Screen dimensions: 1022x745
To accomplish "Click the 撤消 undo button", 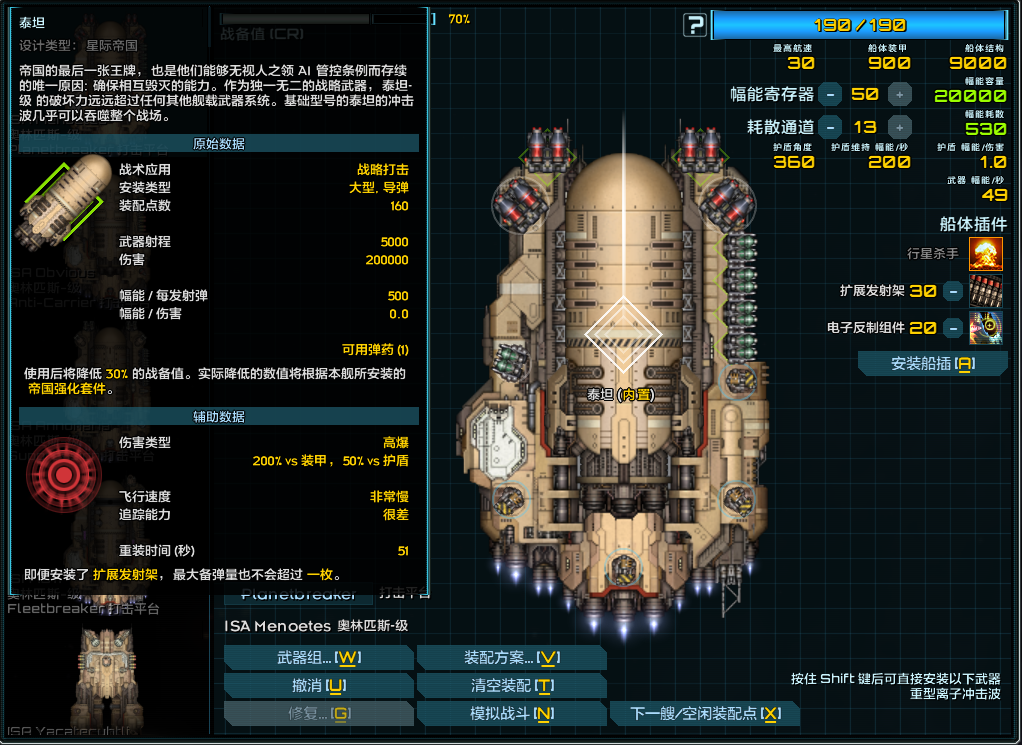I will click(318, 685).
